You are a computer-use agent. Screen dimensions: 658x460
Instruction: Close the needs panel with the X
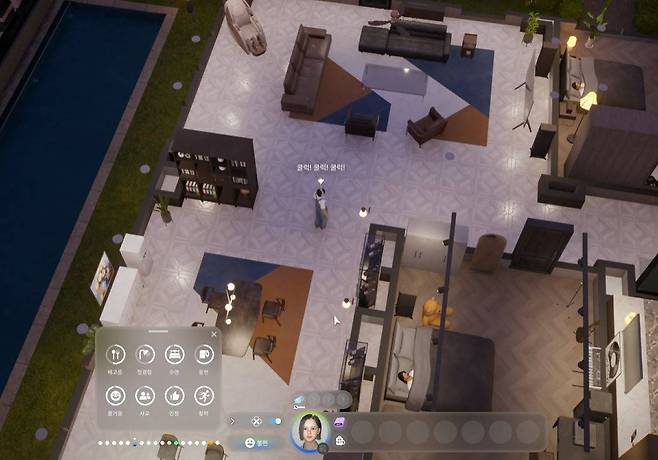click(x=214, y=335)
